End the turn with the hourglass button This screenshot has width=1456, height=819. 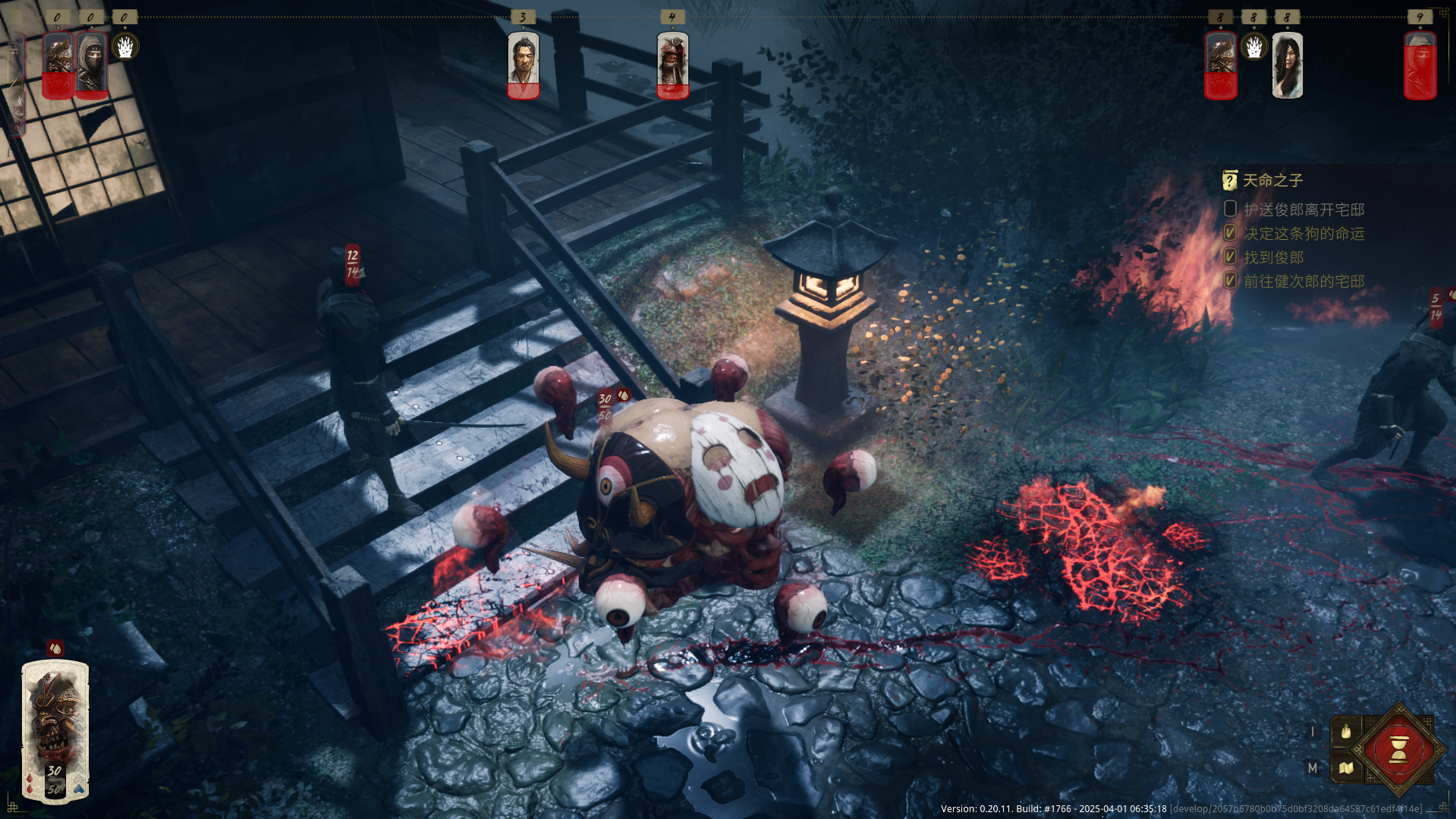coord(1398,751)
